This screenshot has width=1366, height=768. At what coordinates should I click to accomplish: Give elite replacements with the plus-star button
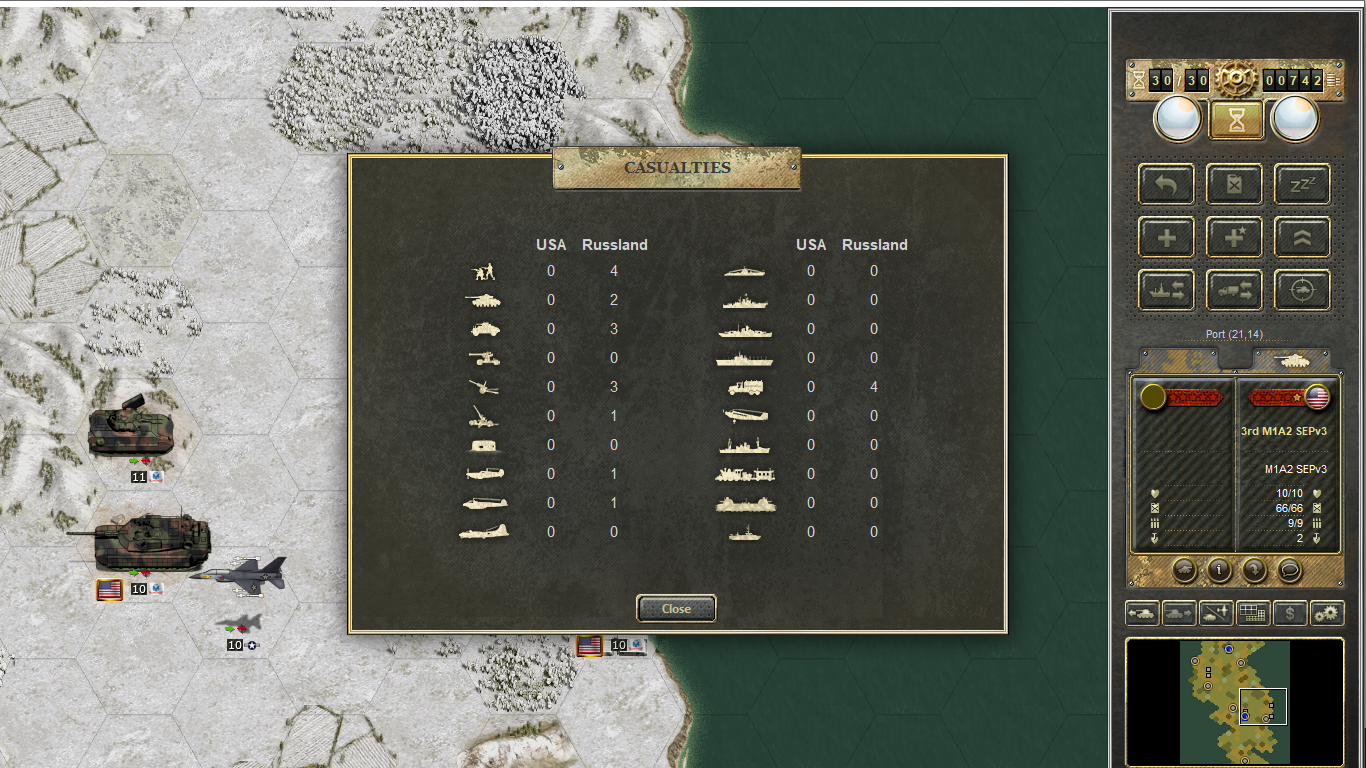click(x=1234, y=237)
